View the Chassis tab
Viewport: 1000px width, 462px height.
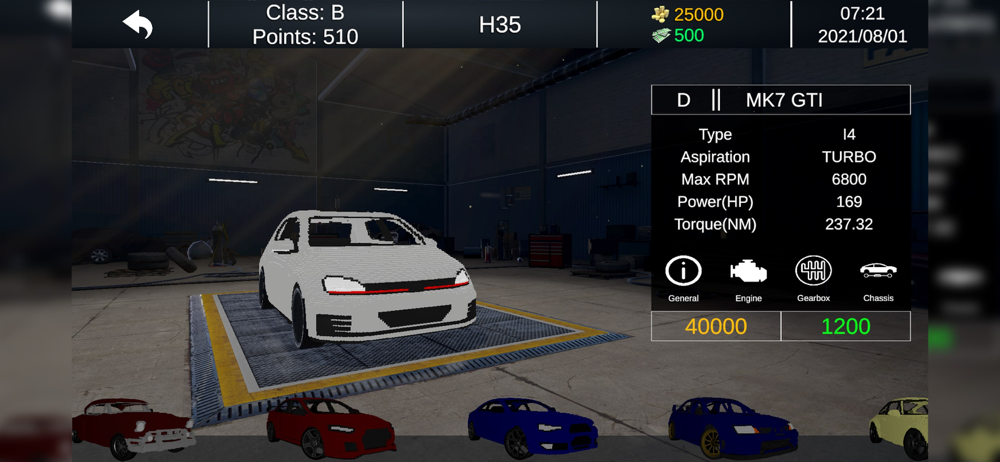878,278
